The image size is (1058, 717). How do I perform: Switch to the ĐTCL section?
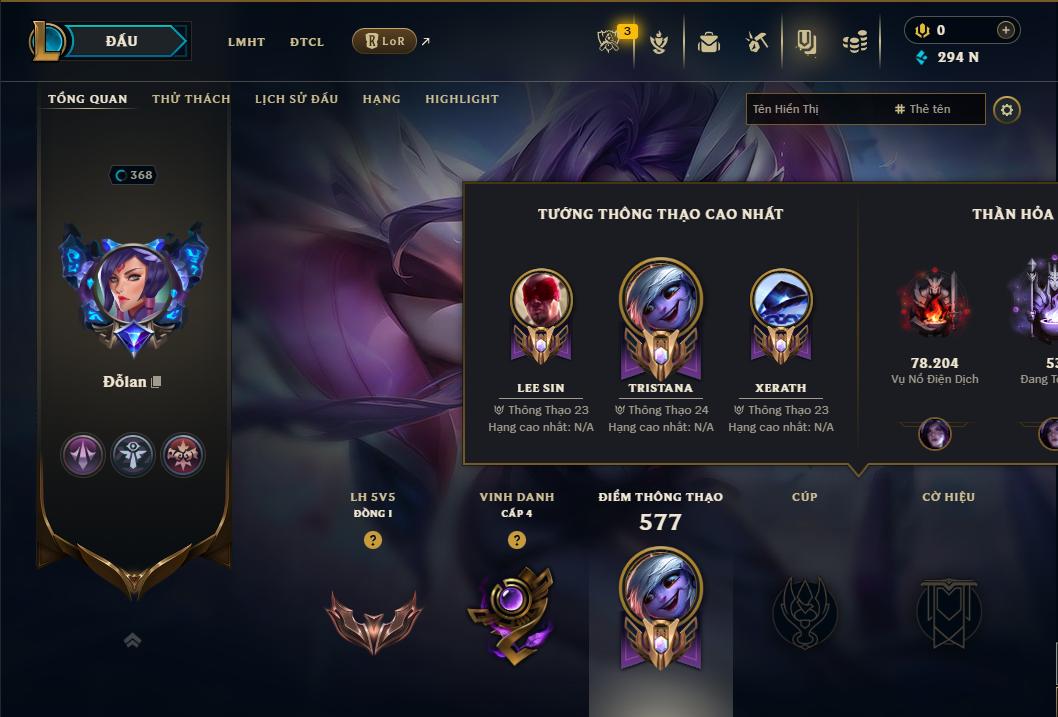click(307, 42)
